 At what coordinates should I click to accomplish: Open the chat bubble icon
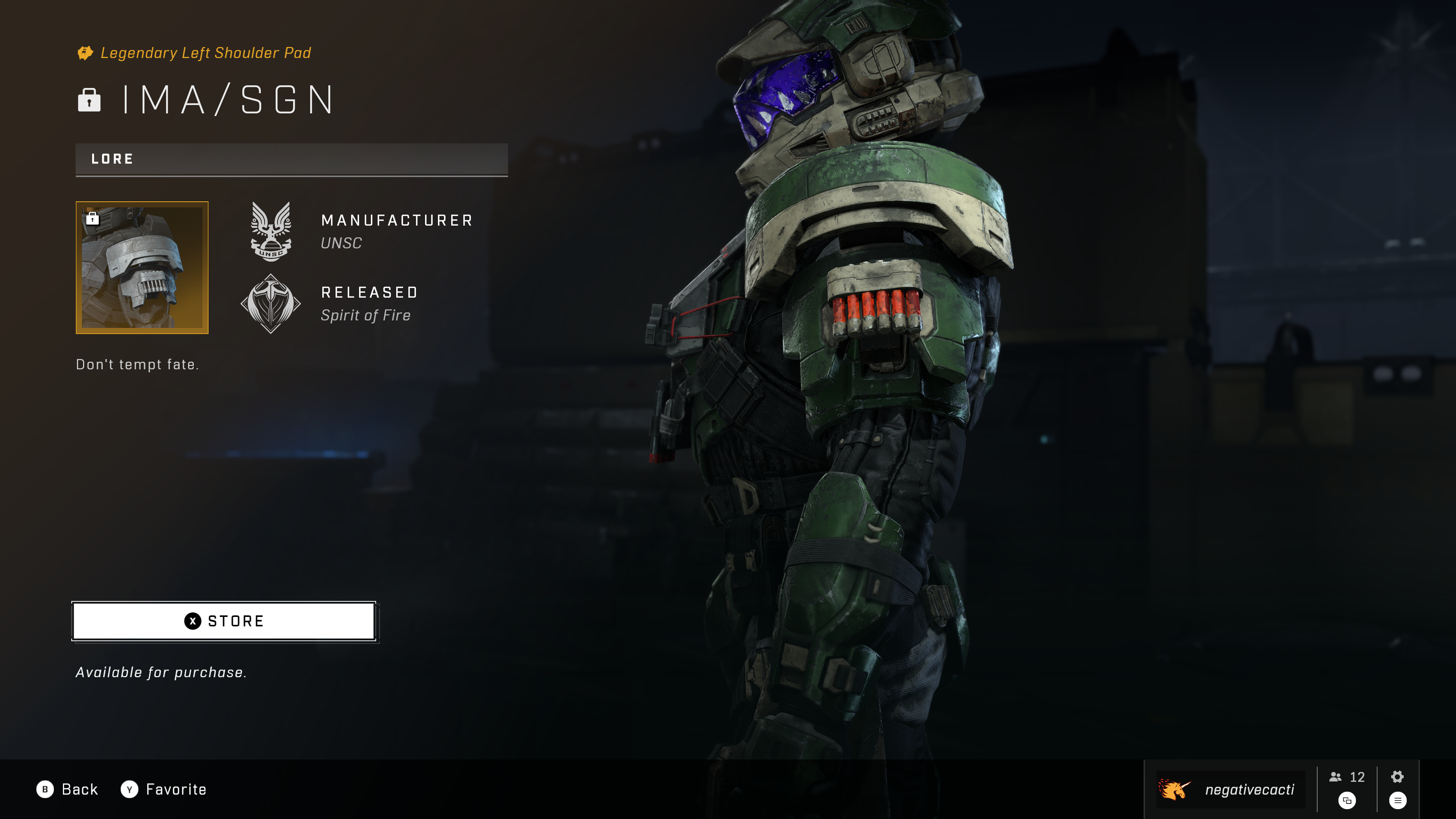tap(1347, 800)
